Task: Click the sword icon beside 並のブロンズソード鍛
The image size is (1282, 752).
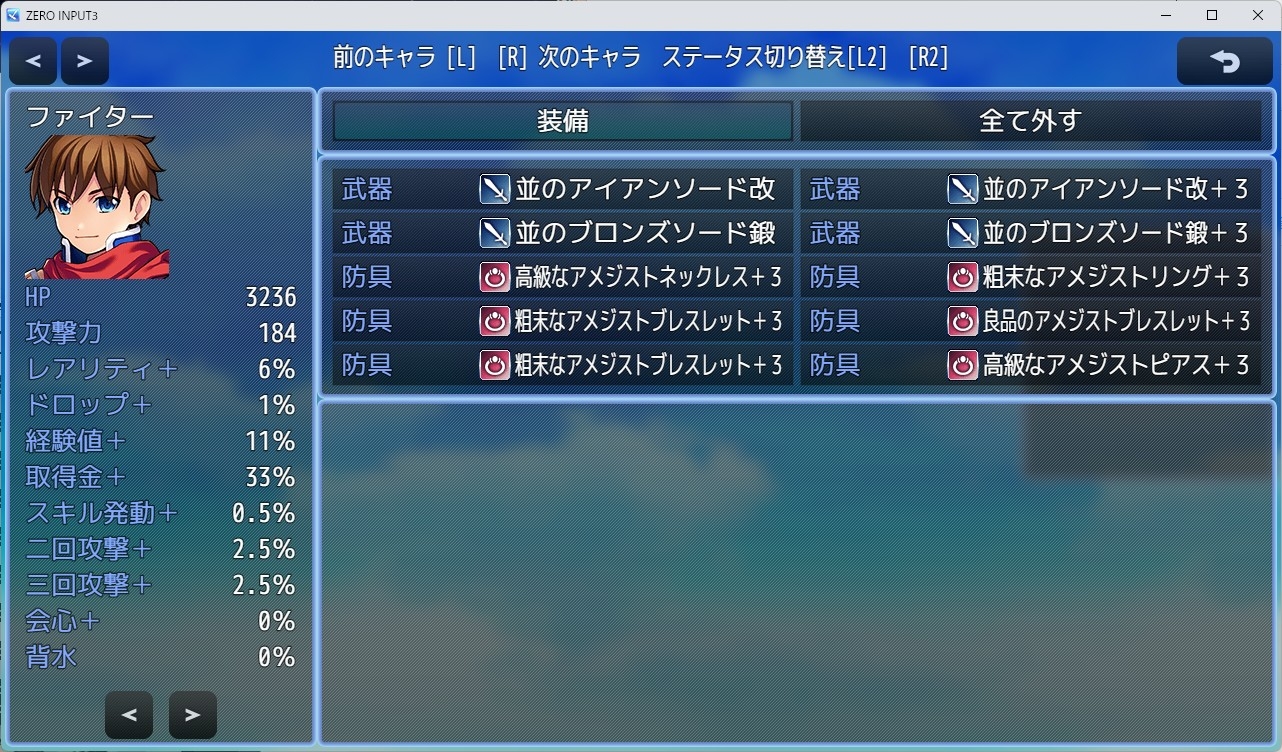Action: (495, 232)
